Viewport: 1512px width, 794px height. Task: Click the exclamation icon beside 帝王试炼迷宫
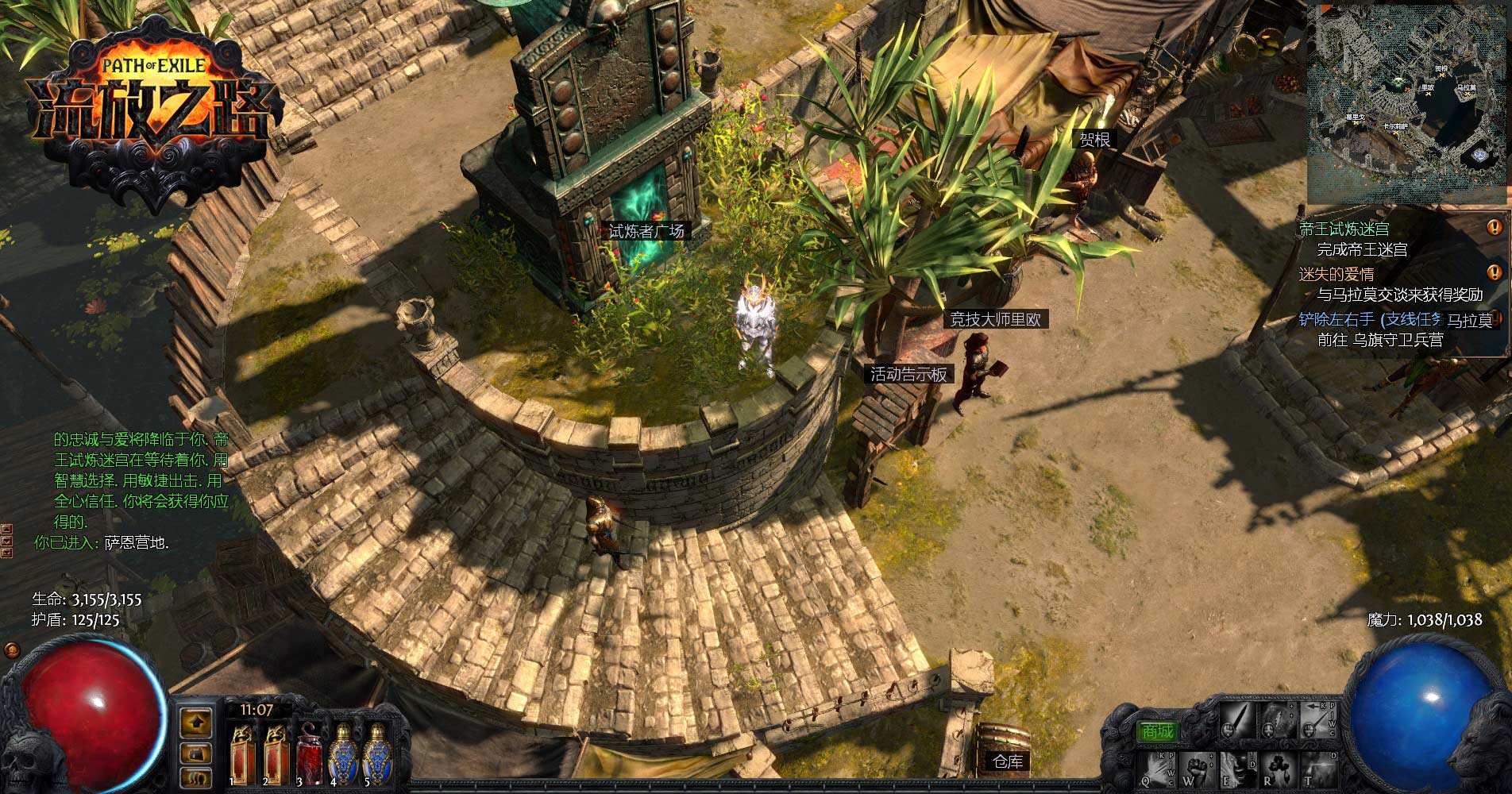click(x=1494, y=228)
